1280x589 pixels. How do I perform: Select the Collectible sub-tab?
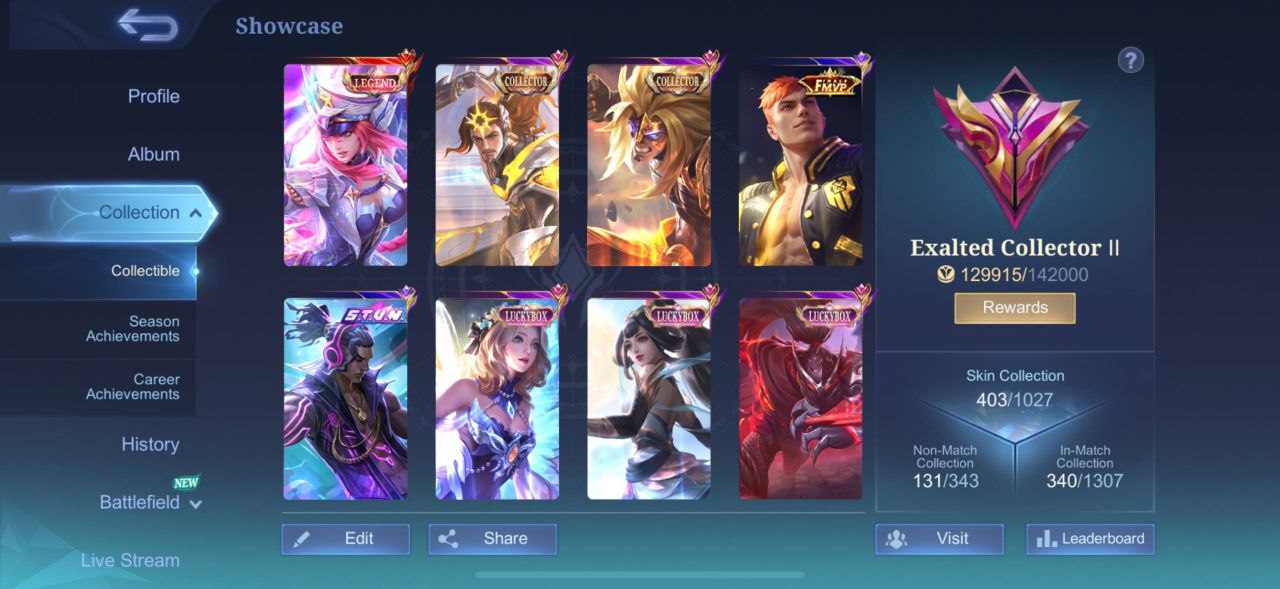(x=145, y=271)
